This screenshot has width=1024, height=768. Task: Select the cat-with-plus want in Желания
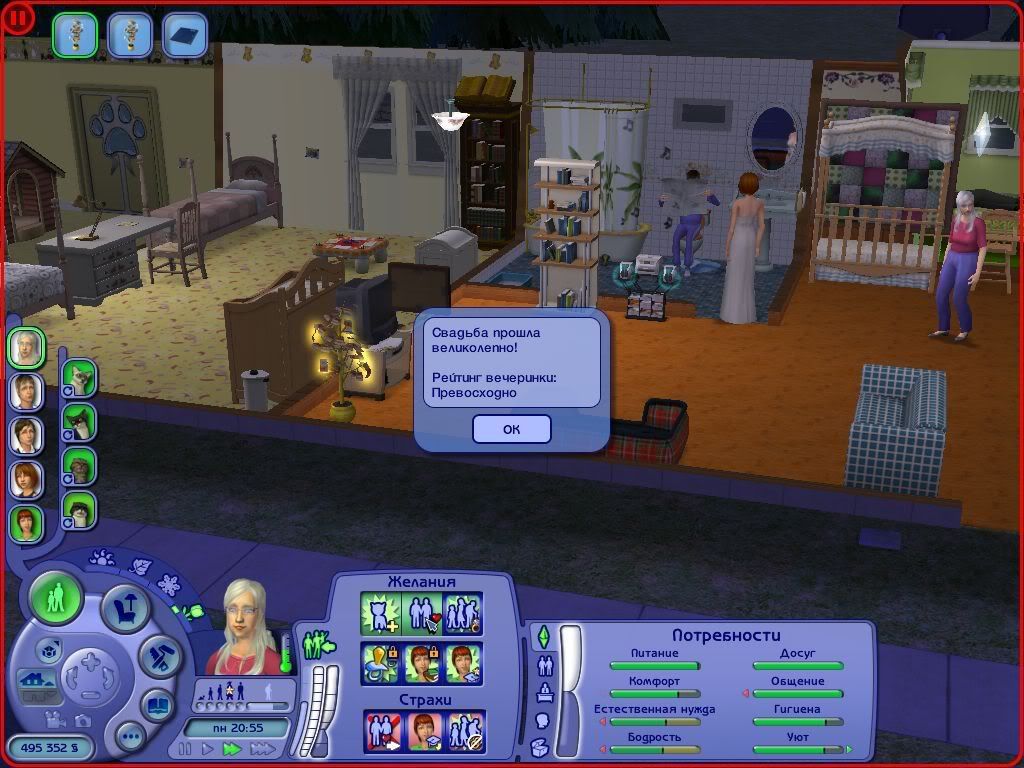point(380,613)
